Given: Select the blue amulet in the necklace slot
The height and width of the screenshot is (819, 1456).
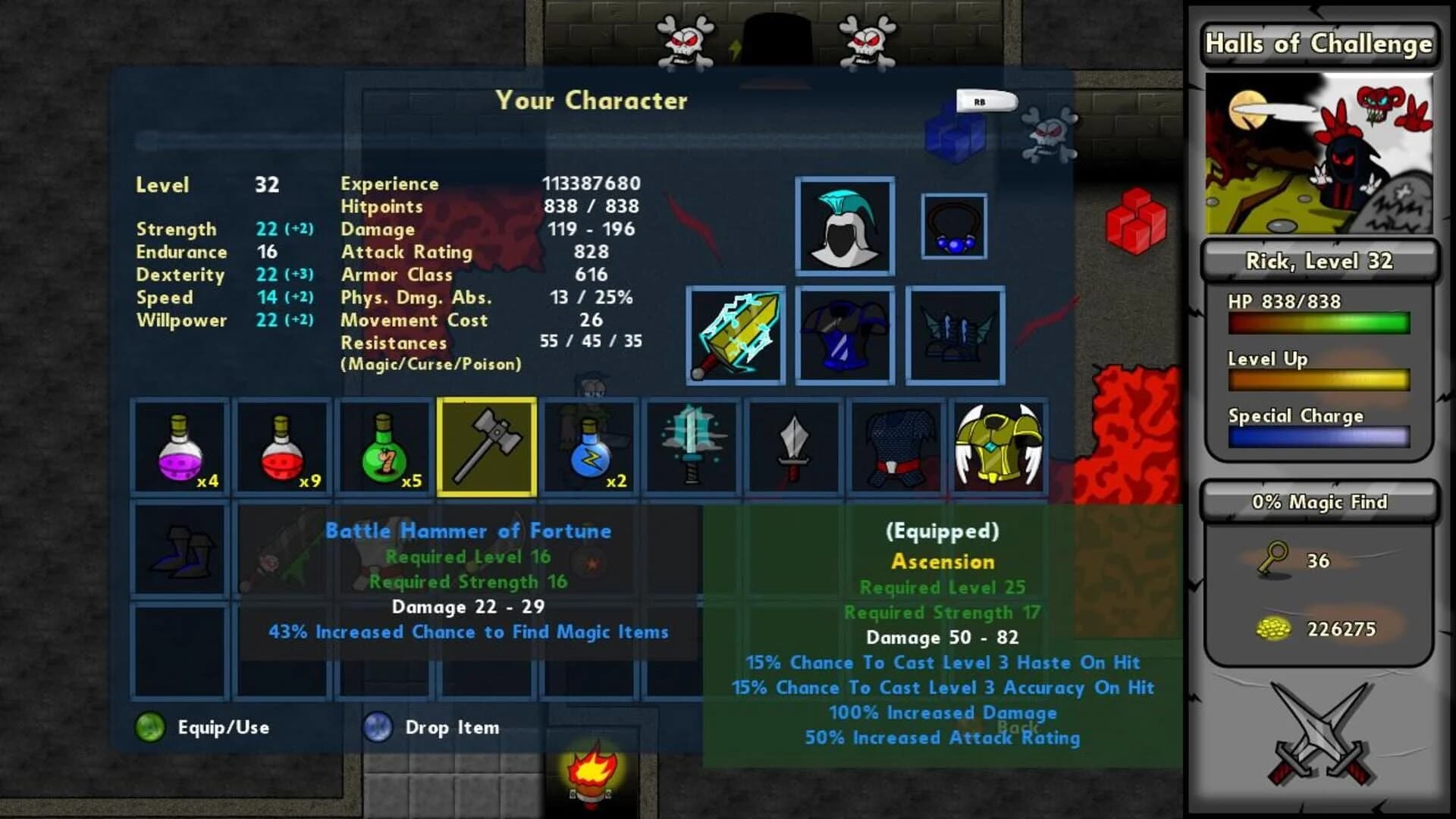Looking at the screenshot, I should pos(955,225).
